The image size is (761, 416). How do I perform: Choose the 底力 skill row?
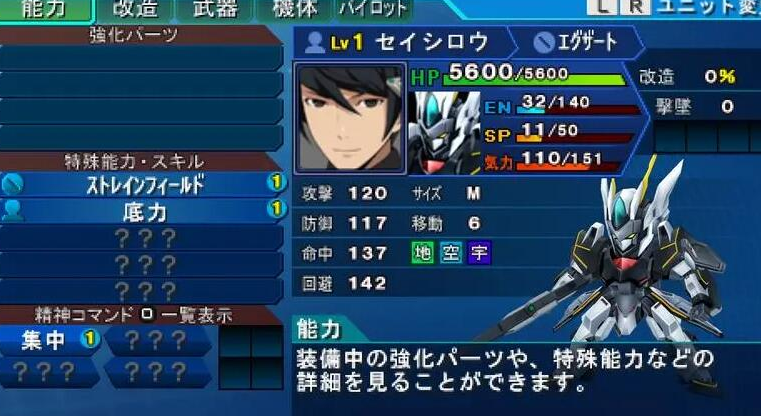pyautogui.click(x=144, y=211)
